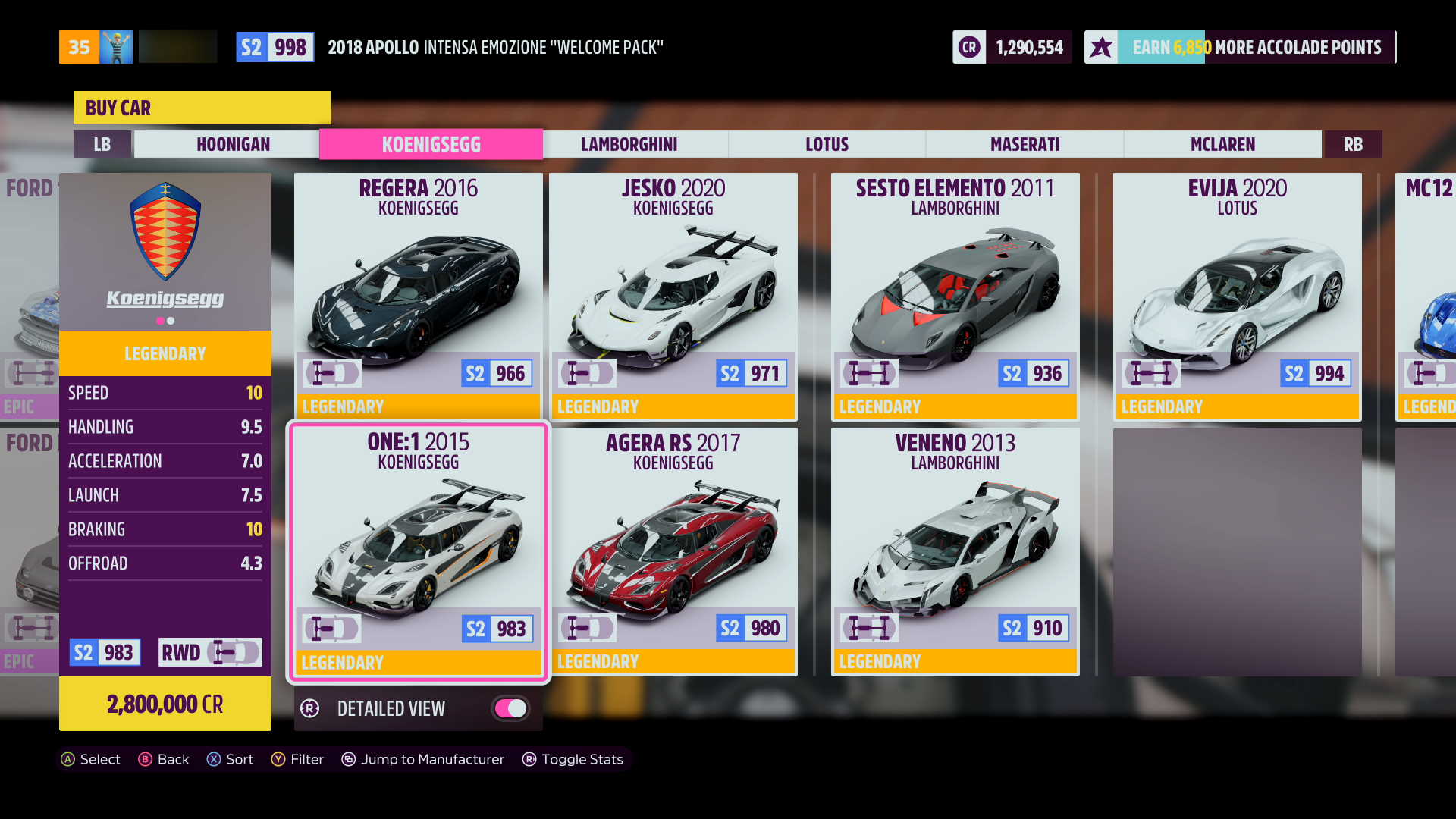Viewport: 1456px width, 819px height.
Task: Click the drivetrain icon on the Regera 2016 card
Action: [332, 372]
